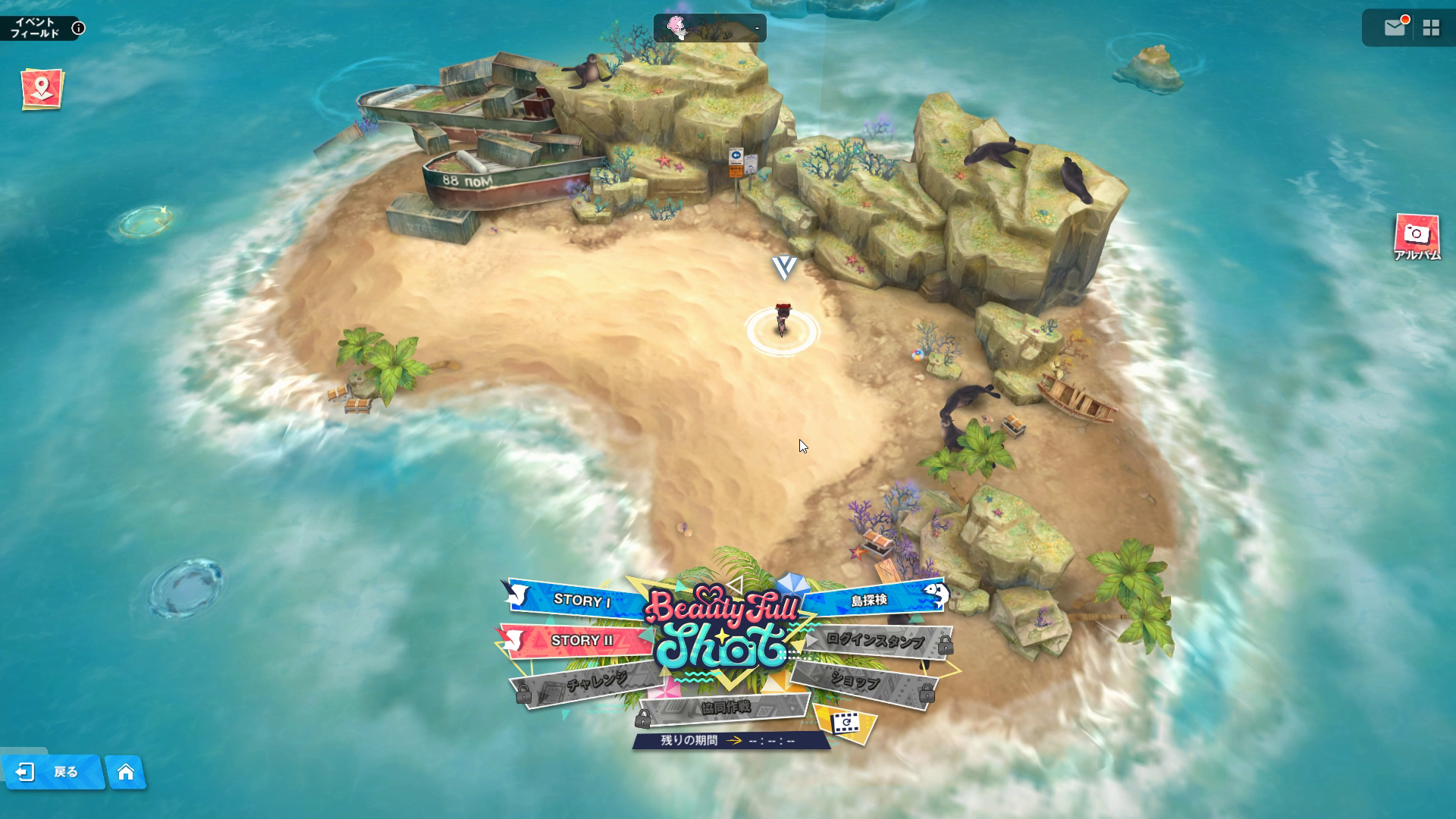Screen dimensions: 1456x819
Task: Go back with the 戻る button
Action: [53, 772]
